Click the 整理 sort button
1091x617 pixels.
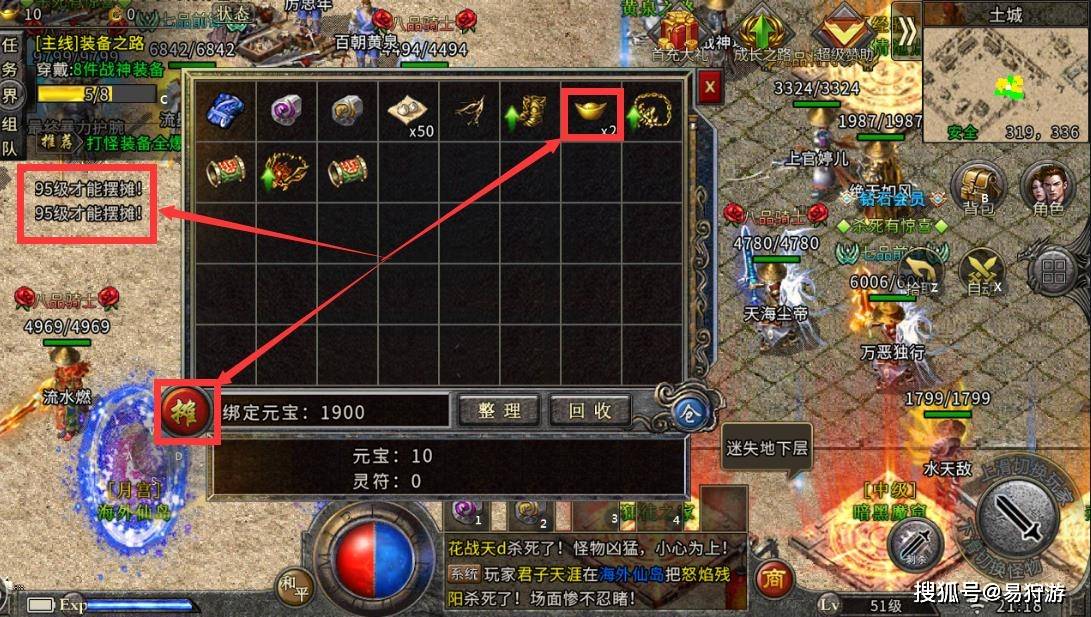[499, 410]
